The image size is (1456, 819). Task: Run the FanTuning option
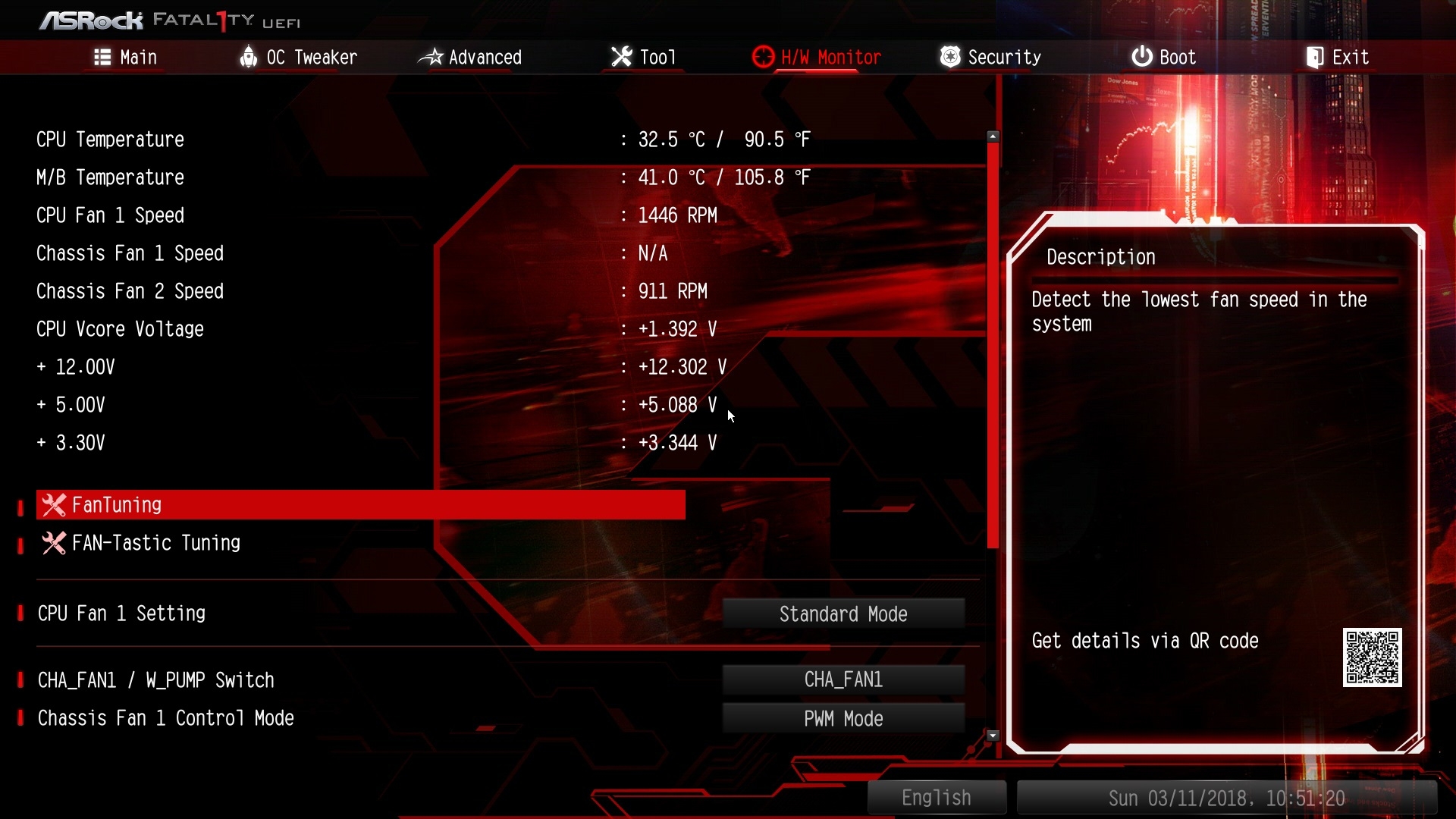(361, 505)
